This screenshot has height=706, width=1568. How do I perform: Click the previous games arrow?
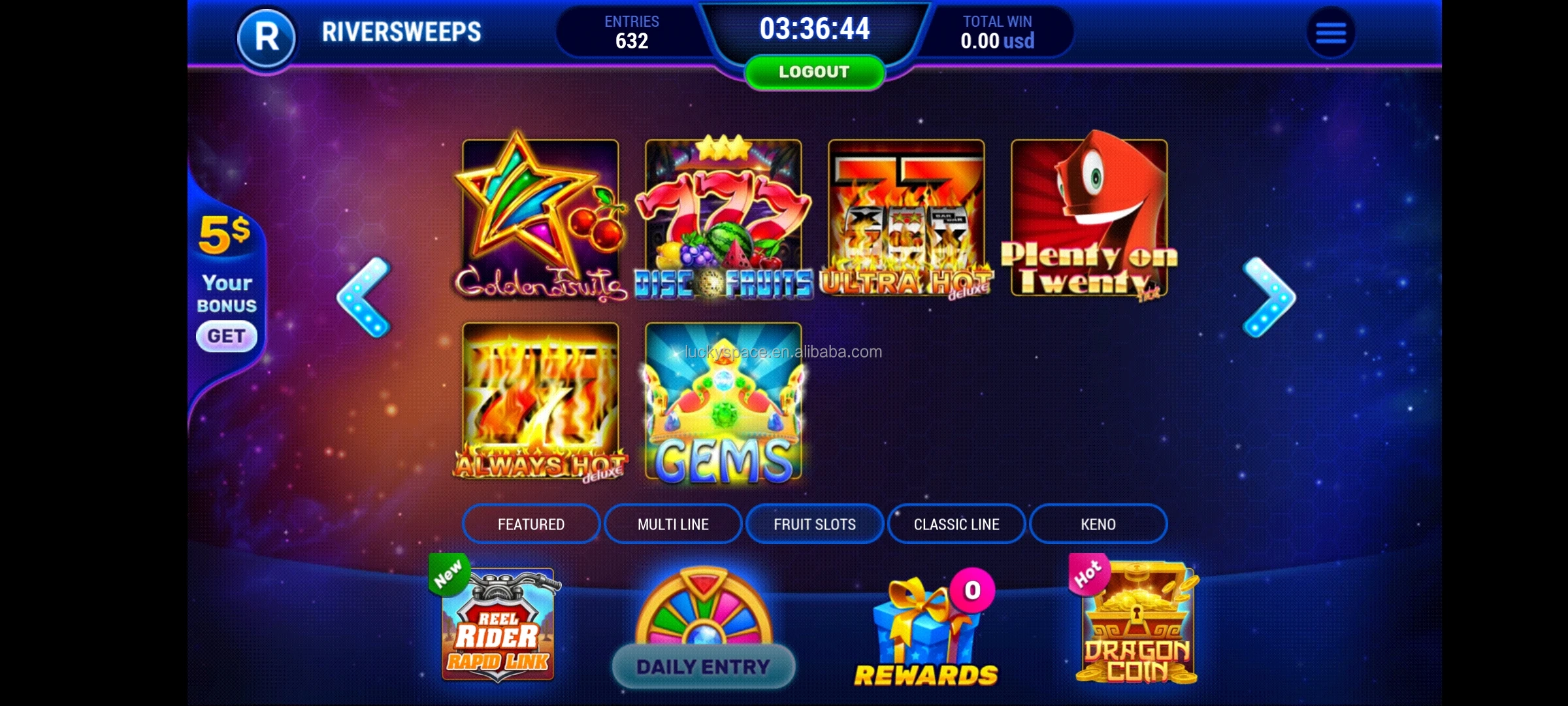pos(361,297)
